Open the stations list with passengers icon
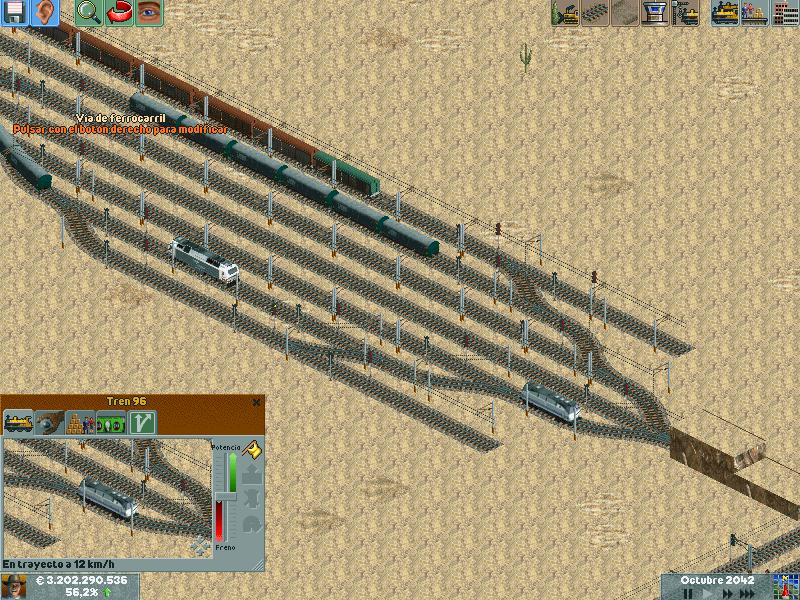The height and width of the screenshot is (600, 800). pyautogui.click(x=755, y=12)
